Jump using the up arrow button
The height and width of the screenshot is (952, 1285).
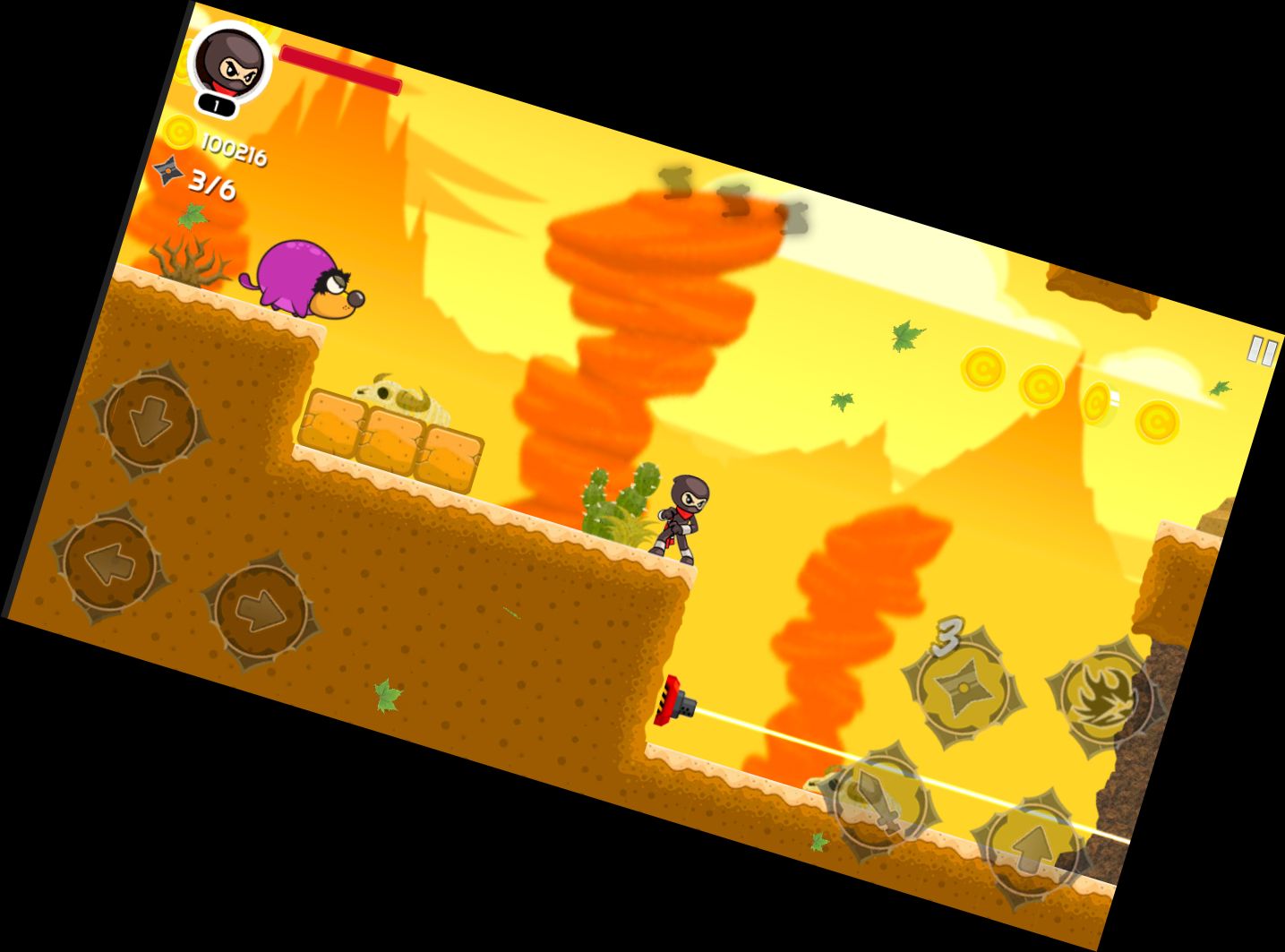click(1030, 845)
